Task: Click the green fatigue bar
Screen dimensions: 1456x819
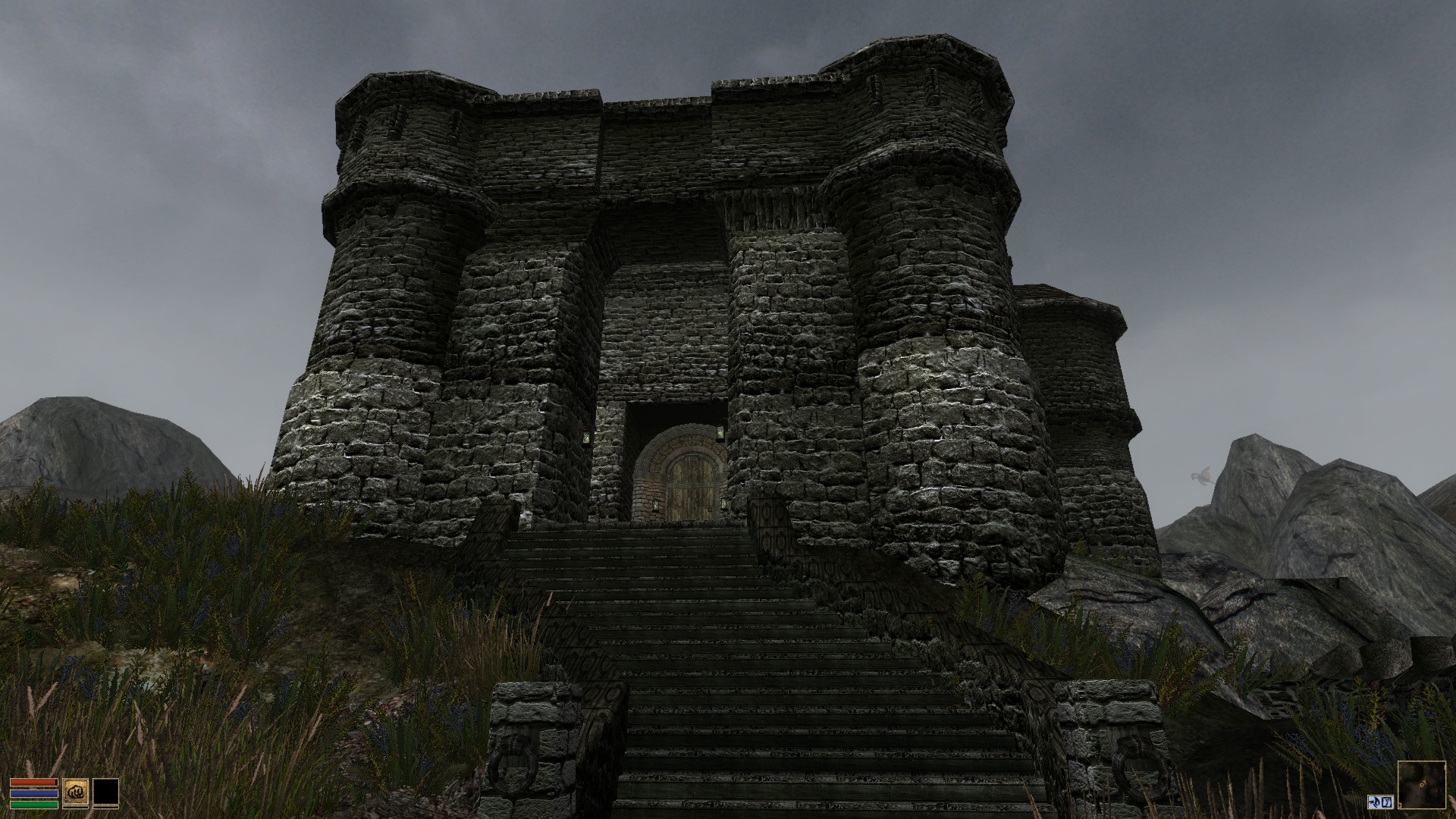Action: pyautogui.click(x=34, y=804)
